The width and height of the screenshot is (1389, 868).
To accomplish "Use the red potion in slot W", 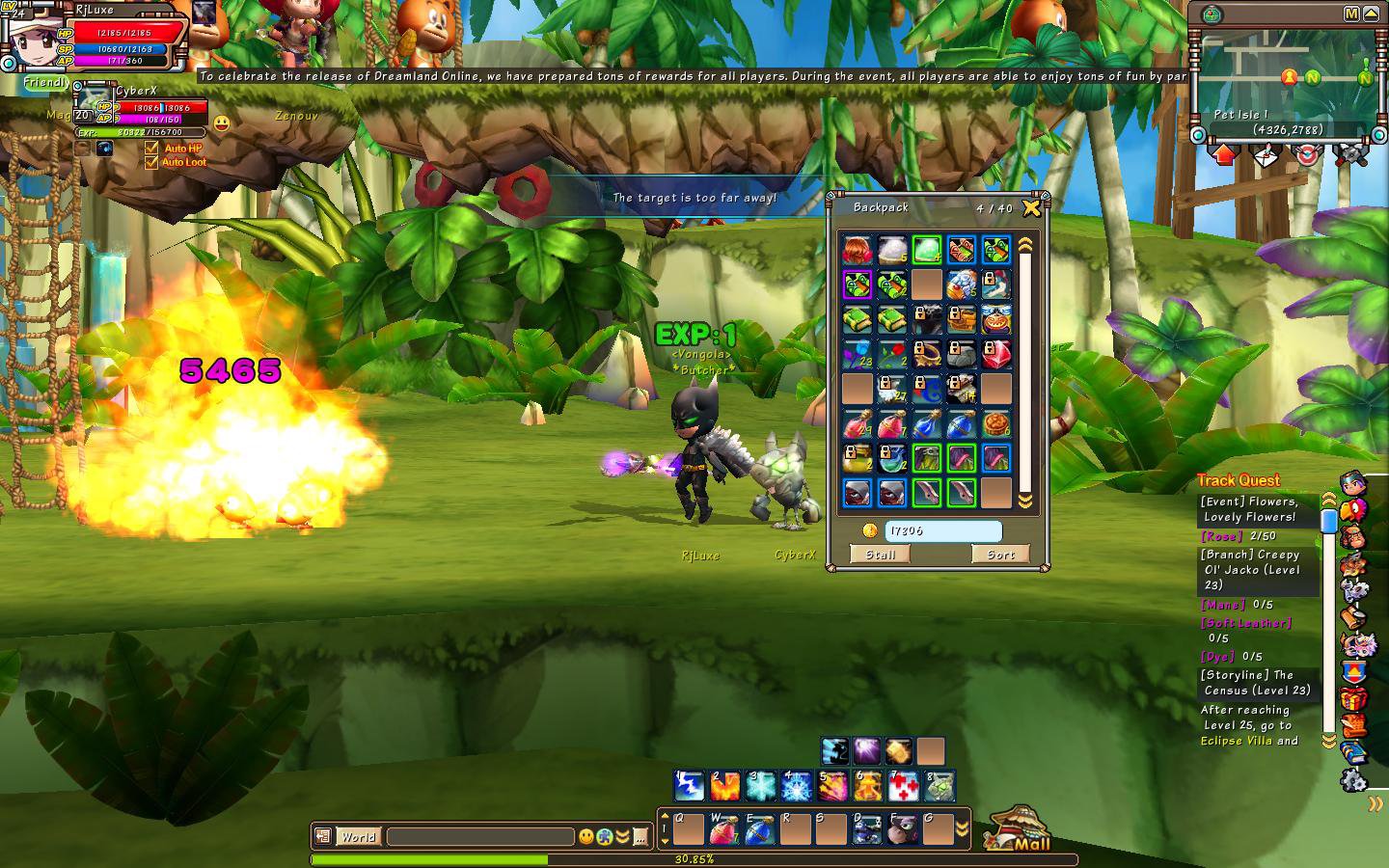I will [724, 829].
